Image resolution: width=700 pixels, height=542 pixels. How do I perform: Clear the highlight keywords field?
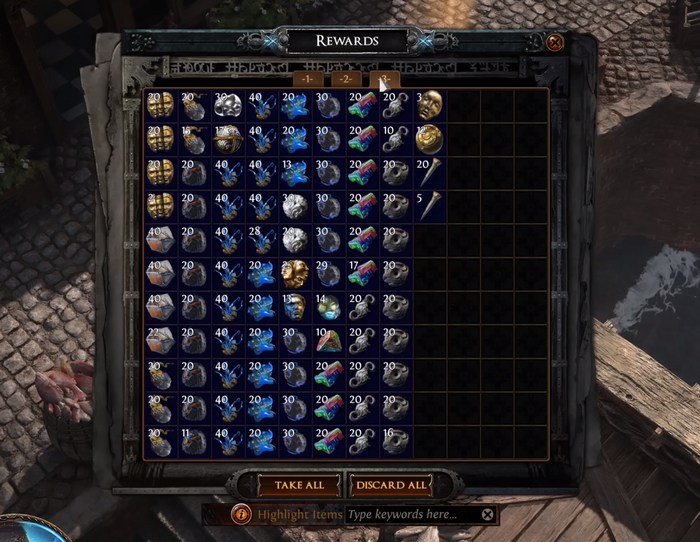[487, 514]
